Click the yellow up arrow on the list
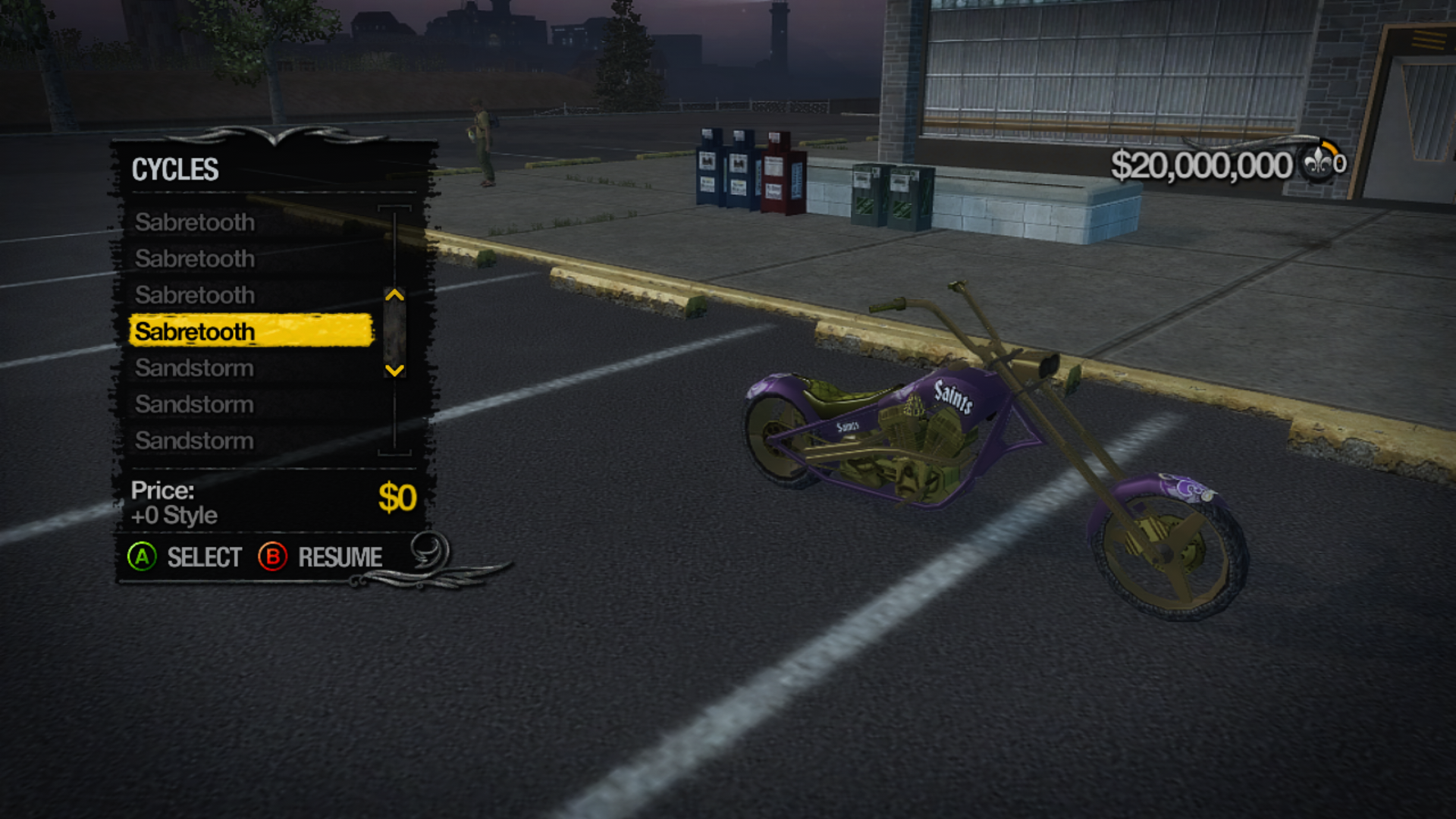The image size is (1456, 819). coord(394,295)
